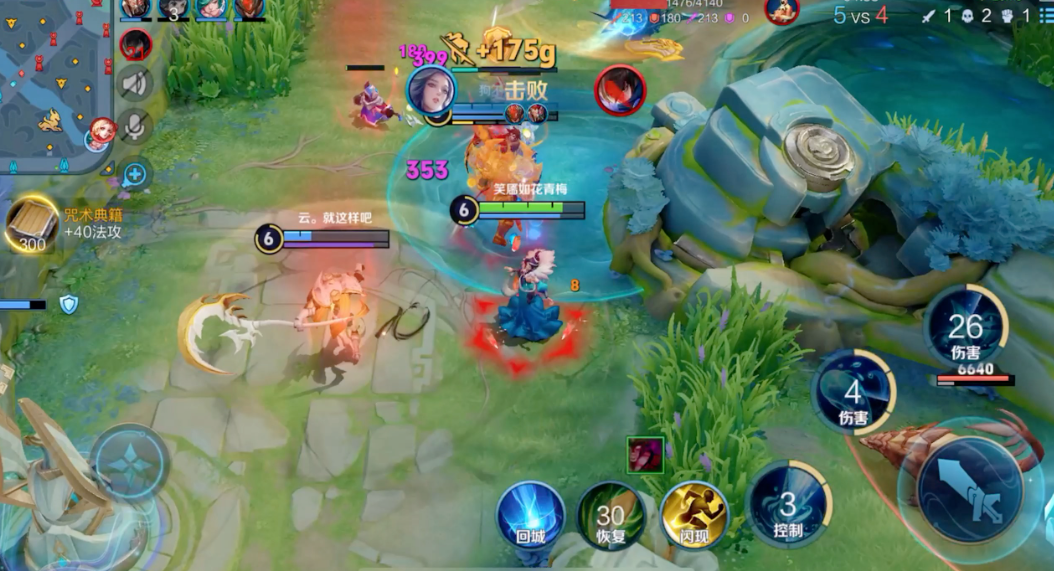
Task: Use the 恢复 heal spell
Action: [x=610, y=515]
